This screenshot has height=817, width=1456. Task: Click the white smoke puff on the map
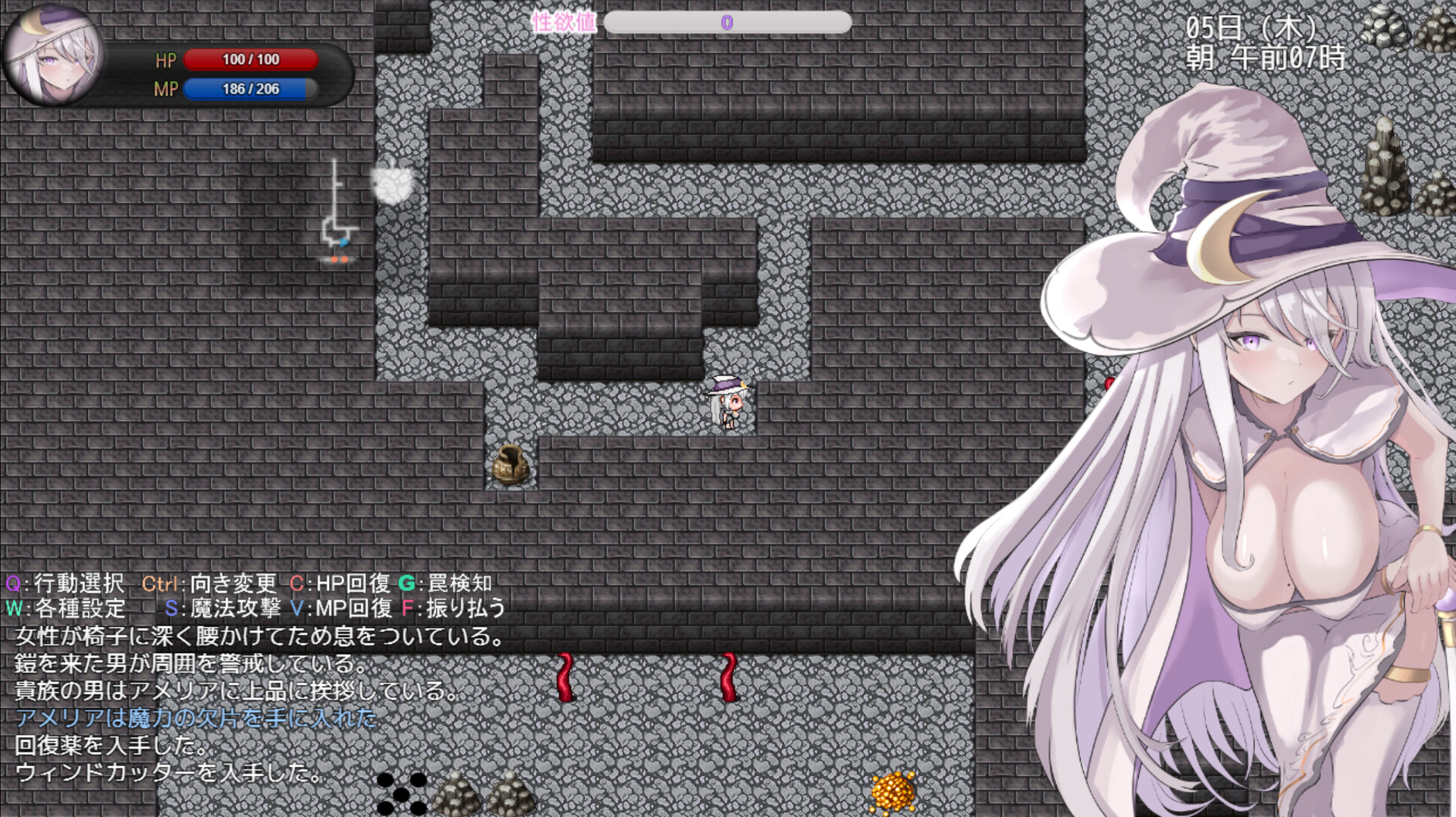tap(394, 184)
